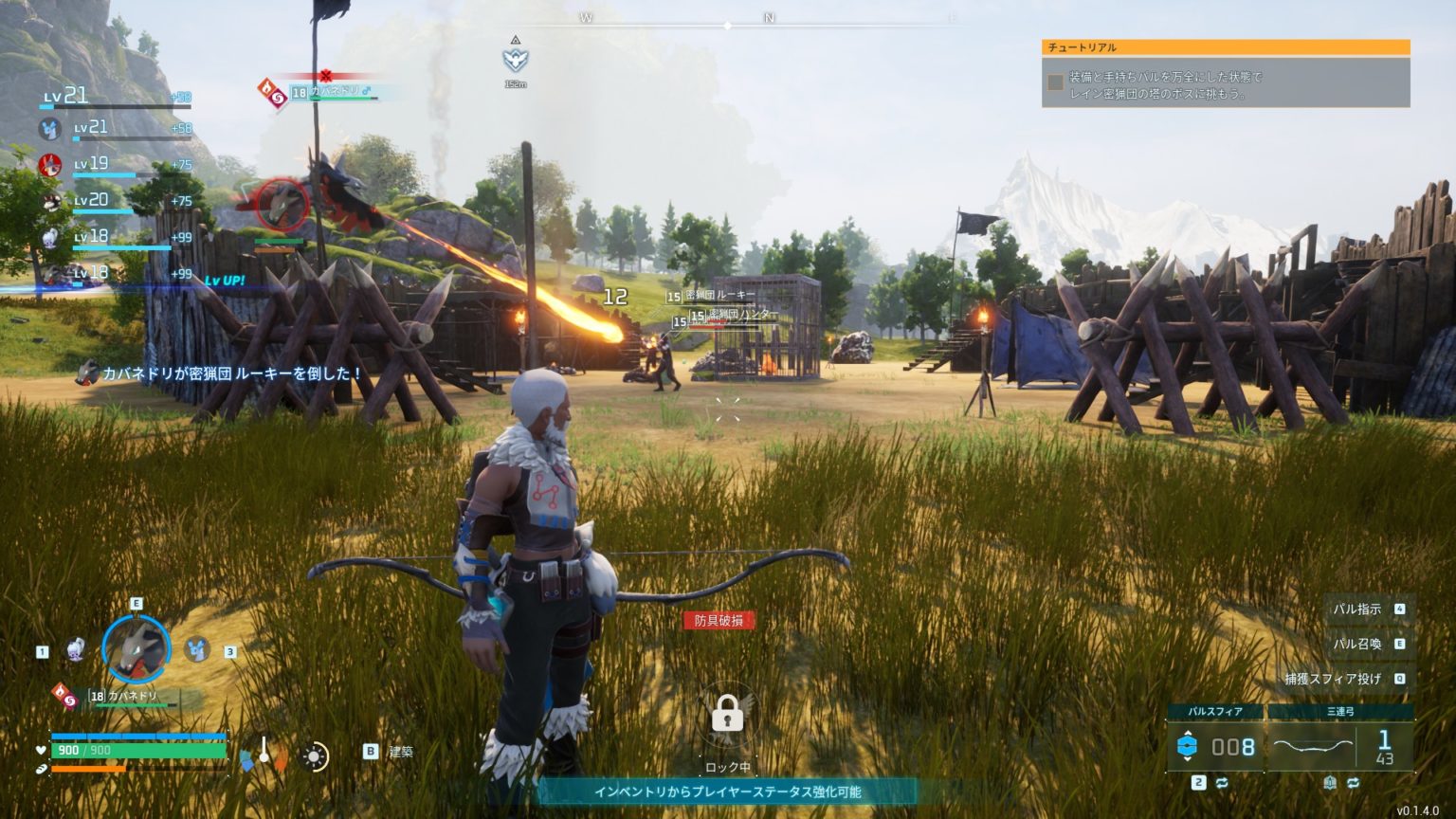
Task: Click the swap arrows under the sphere slot
Action: tap(1222, 783)
